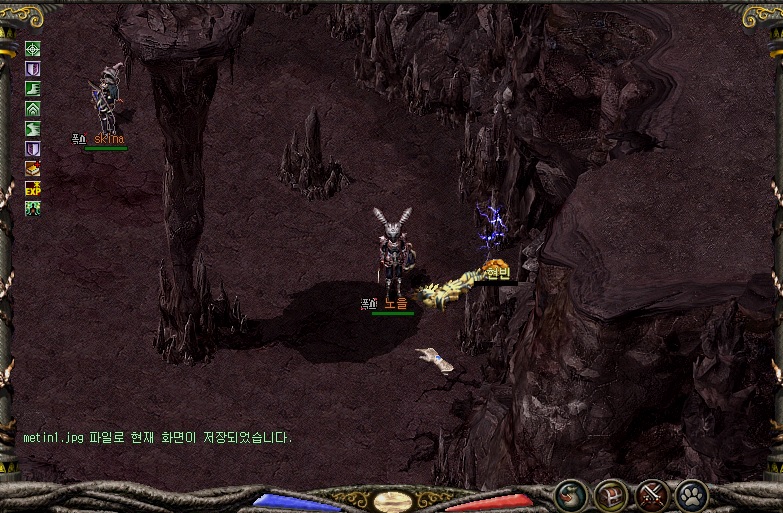783x513 pixels.
Task: Select the green boot speed buff icon
Action: pyautogui.click(x=33, y=88)
